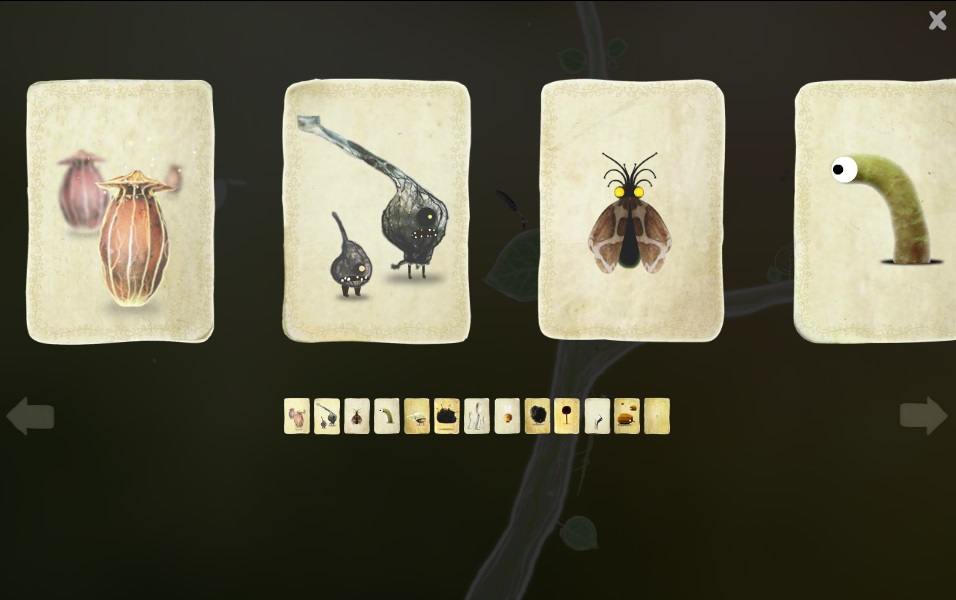Select the blank last thumbnail card
956x600 pixels.
[657, 416]
